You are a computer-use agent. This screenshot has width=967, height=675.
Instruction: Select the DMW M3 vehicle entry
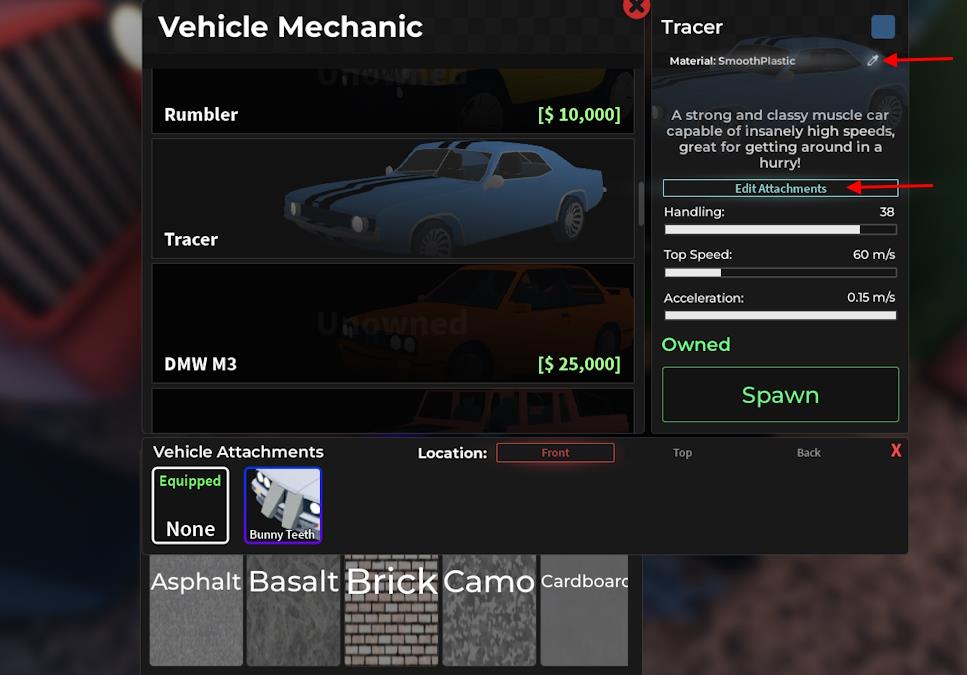(x=392, y=322)
